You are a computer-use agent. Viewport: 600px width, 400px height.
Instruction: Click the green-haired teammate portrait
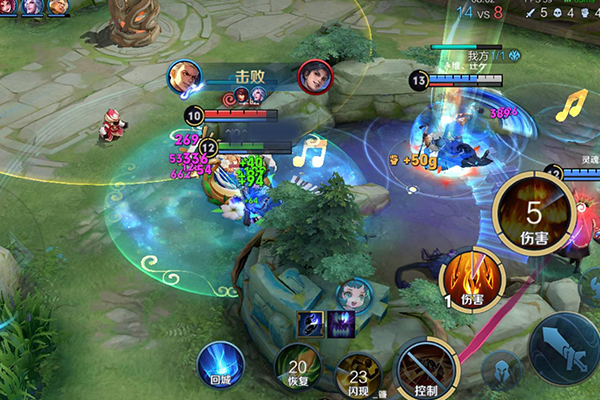tap(354, 294)
